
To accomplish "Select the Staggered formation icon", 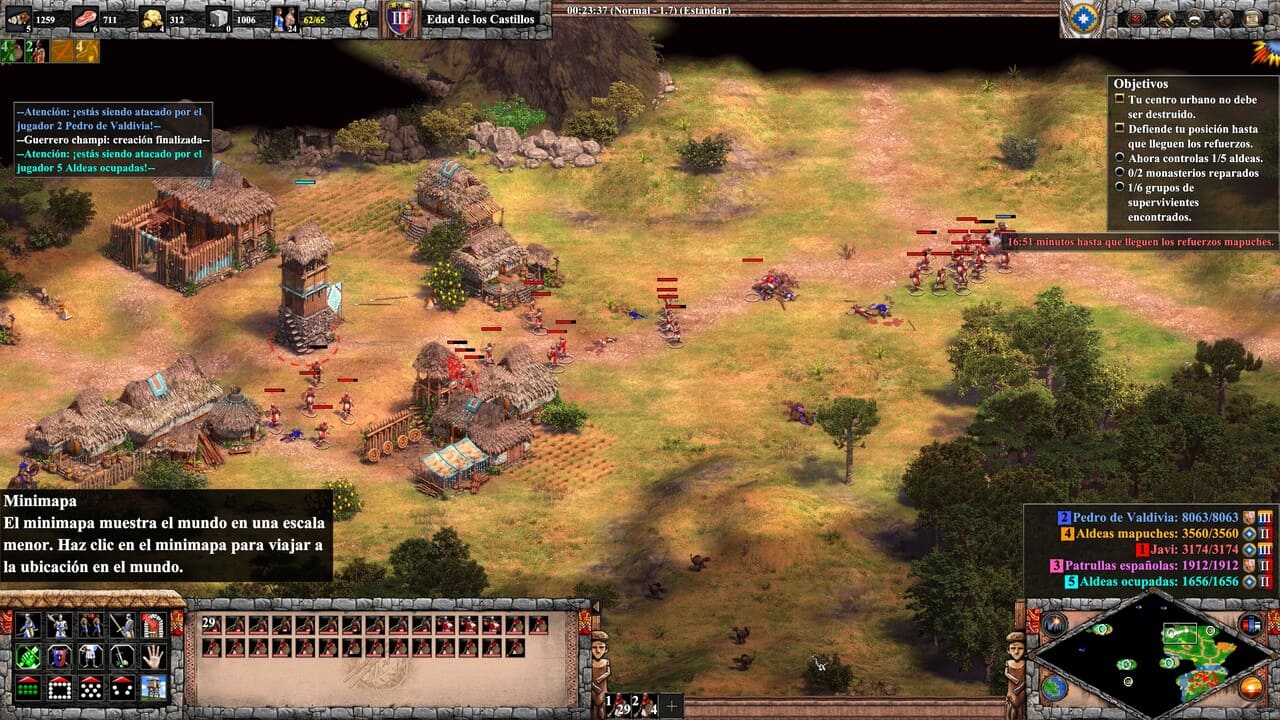I will (92, 688).
